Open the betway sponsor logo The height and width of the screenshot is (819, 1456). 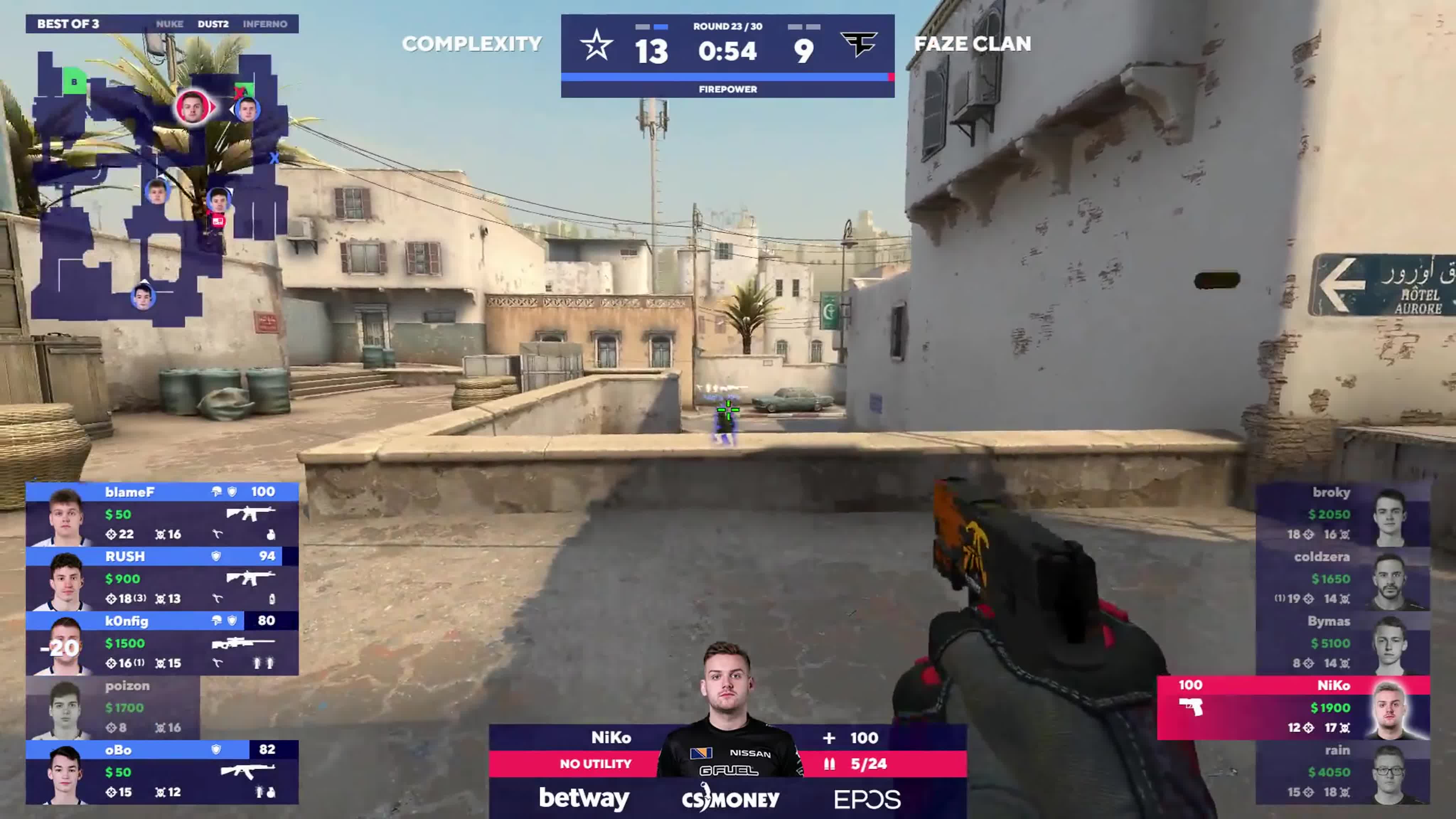point(584,798)
